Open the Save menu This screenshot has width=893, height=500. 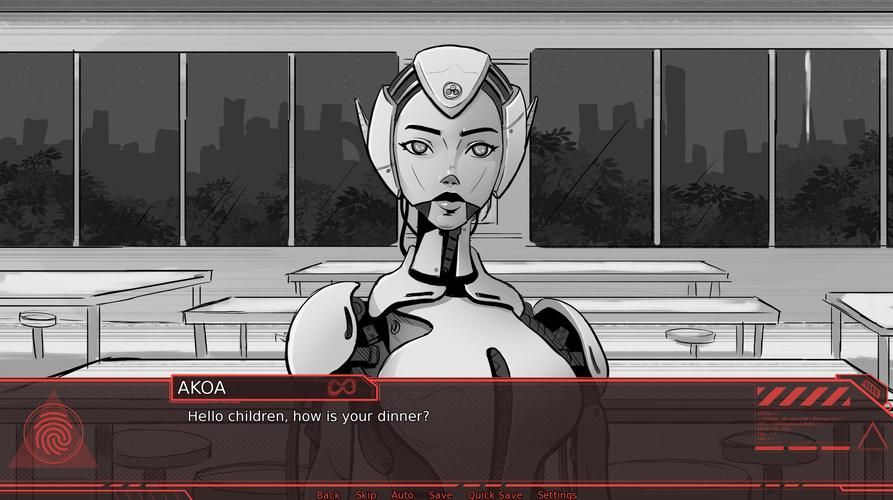click(440, 495)
